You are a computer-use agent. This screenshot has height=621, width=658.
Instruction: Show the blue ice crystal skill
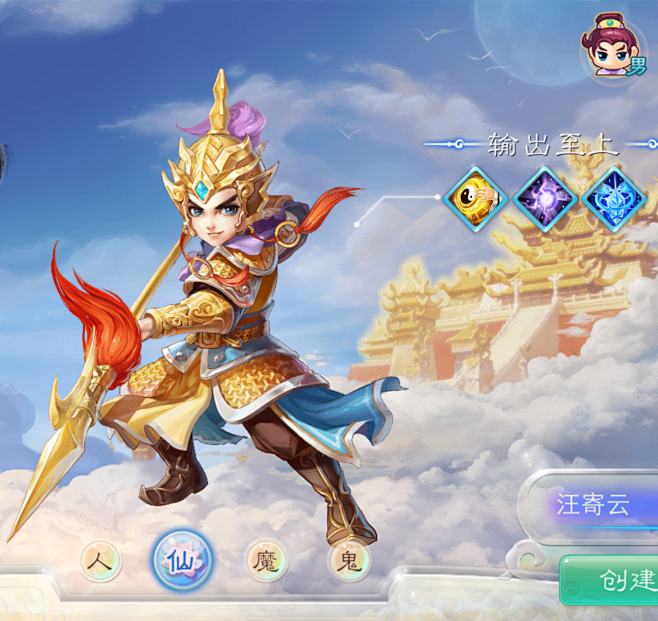[x=613, y=200]
